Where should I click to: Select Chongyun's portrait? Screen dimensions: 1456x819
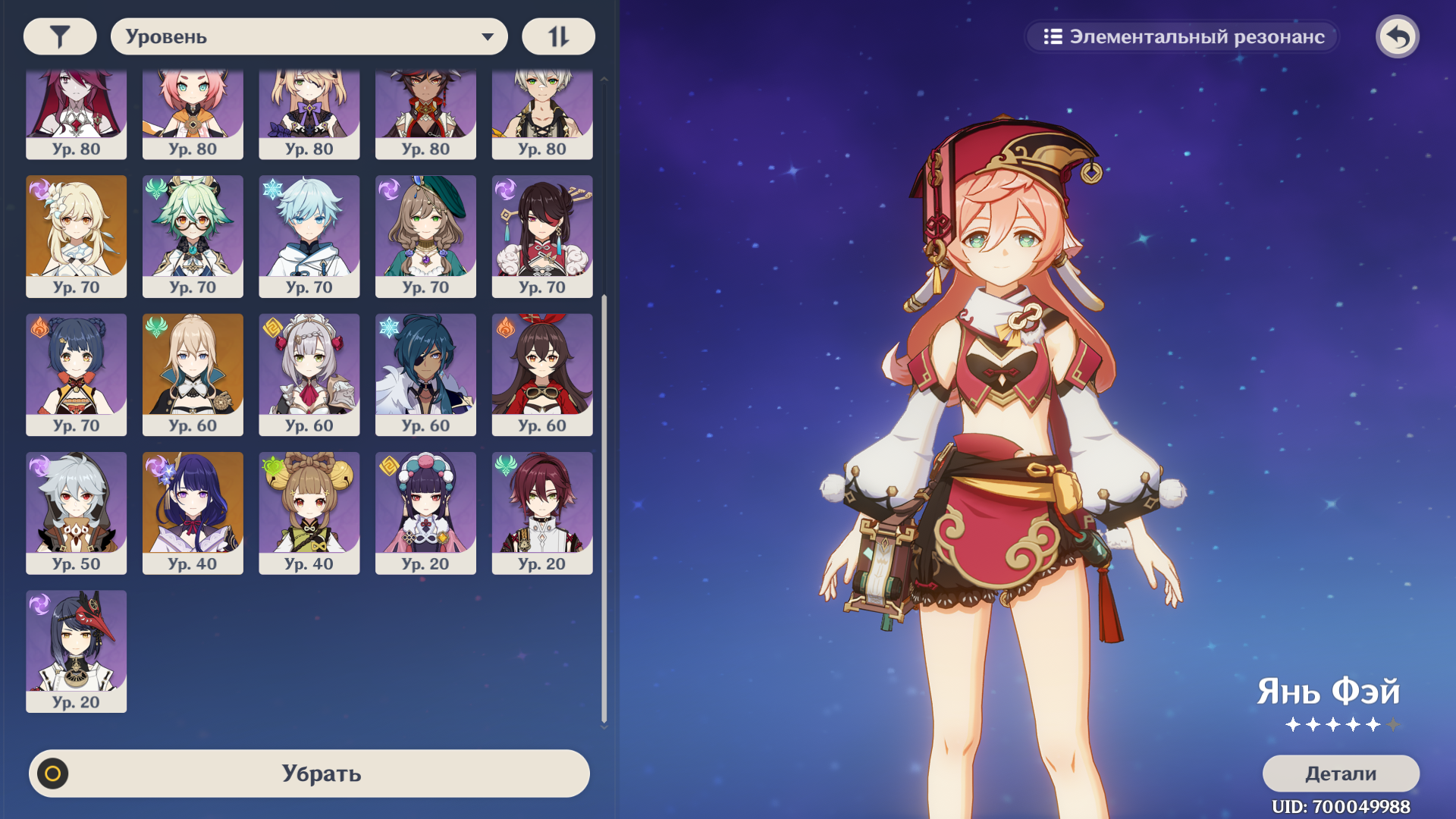click(309, 235)
